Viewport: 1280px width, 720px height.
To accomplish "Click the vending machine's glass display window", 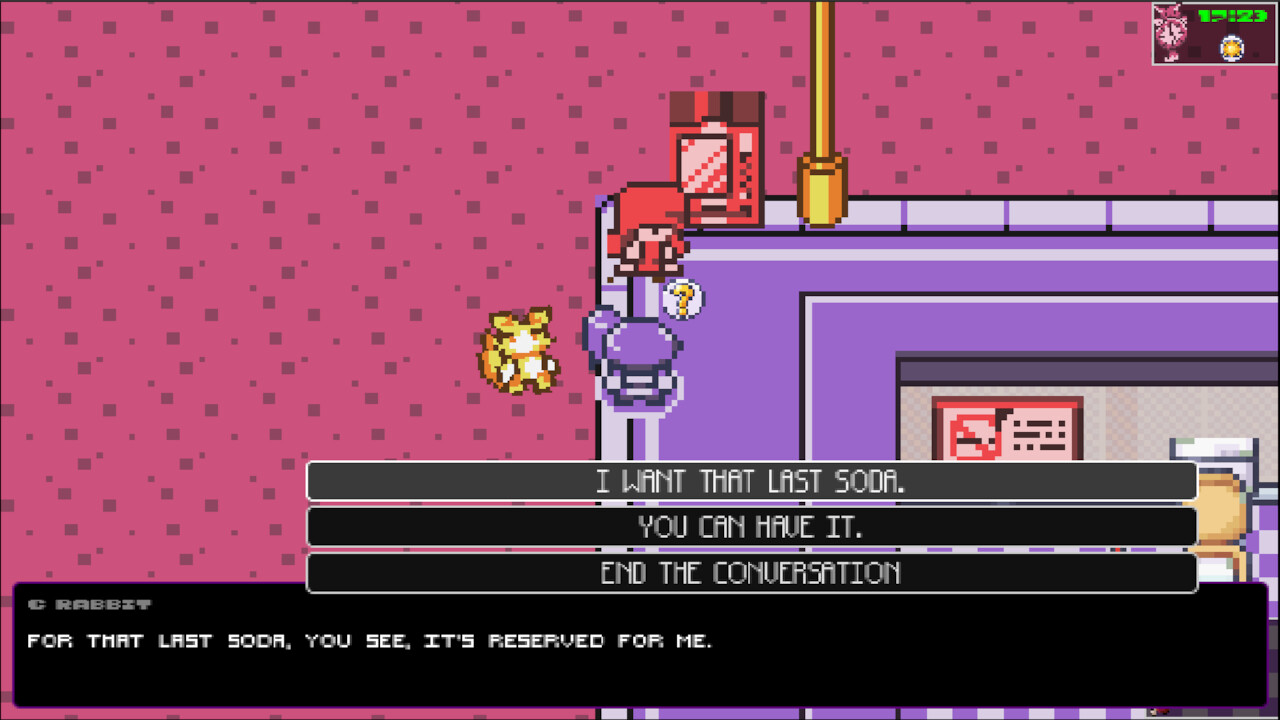I will [706, 165].
